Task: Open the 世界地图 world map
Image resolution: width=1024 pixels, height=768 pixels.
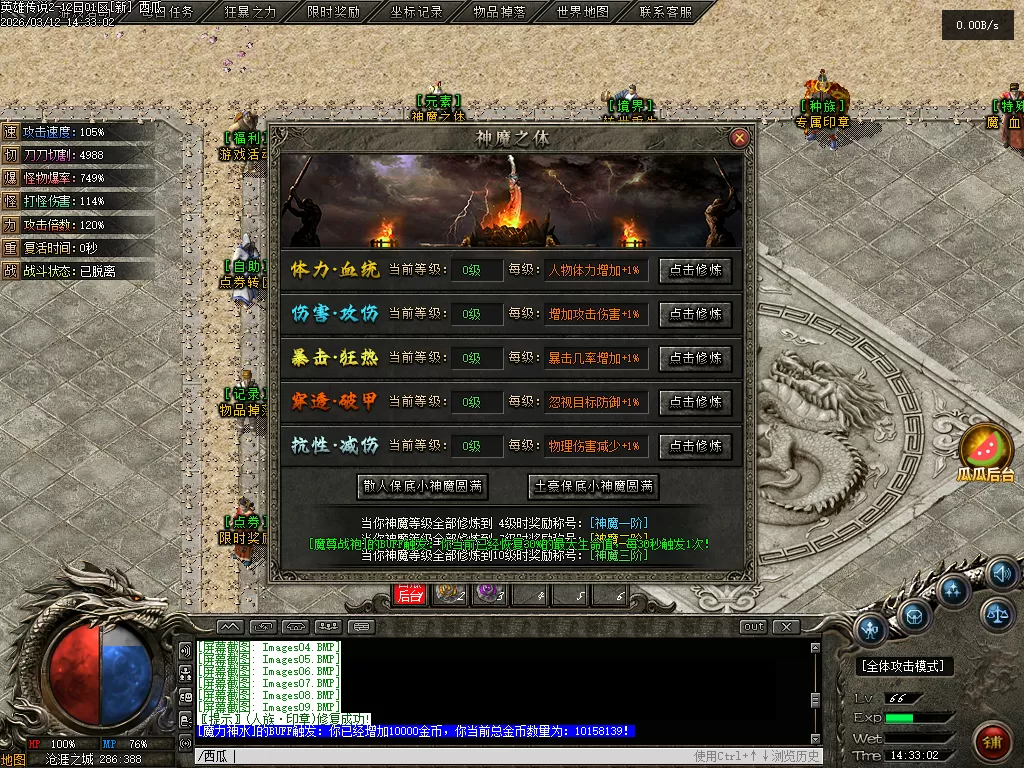Action: pyautogui.click(x=582, y=12)
